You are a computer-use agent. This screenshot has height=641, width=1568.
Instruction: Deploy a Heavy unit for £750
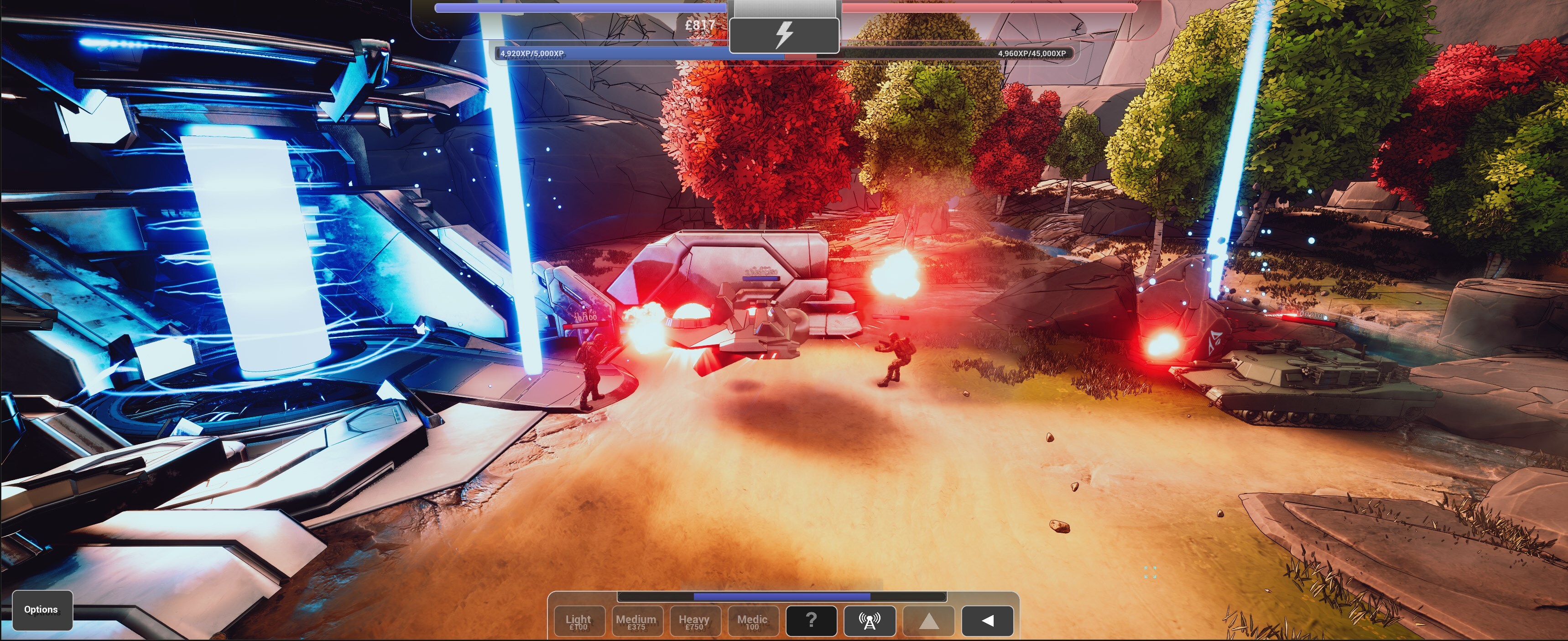point(694,621)
